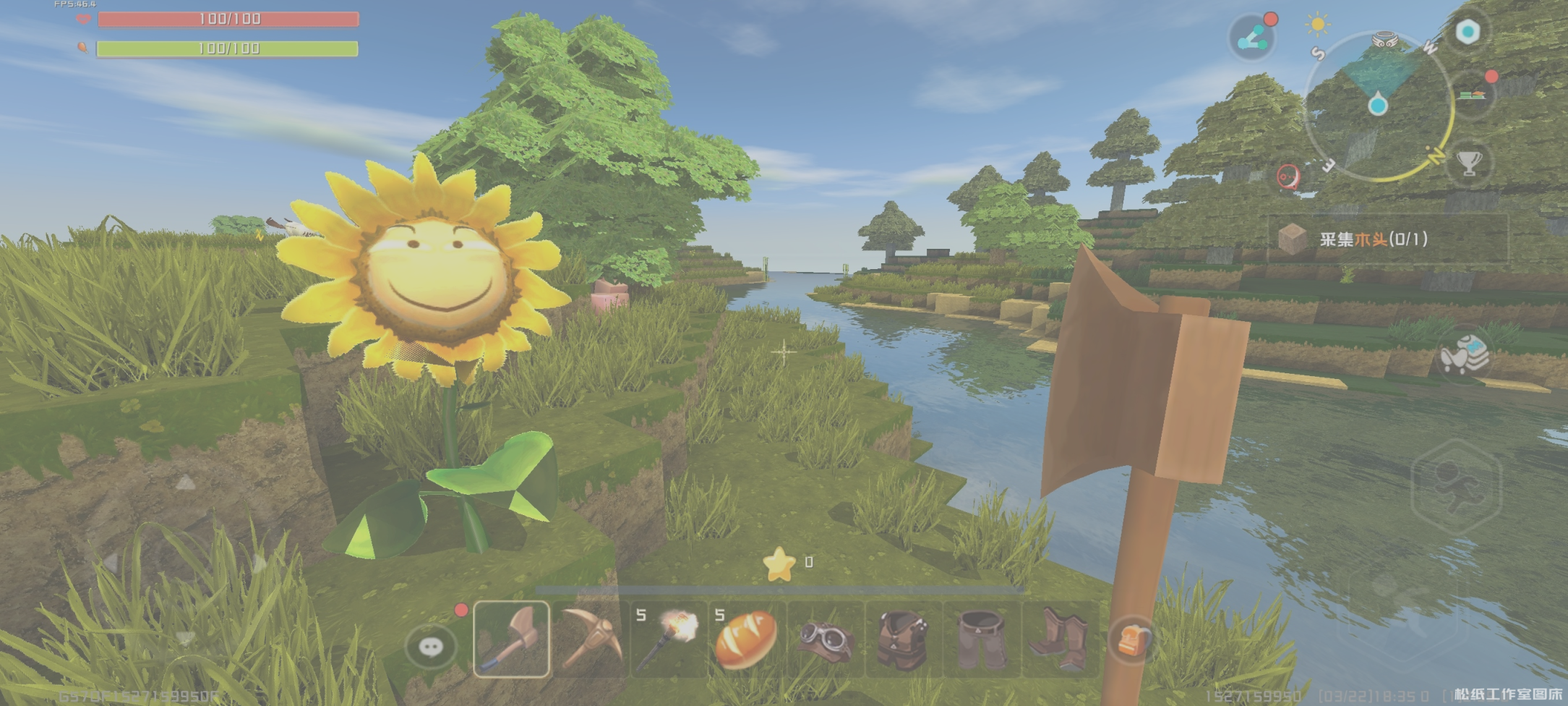
Task: Open the trophy achievements icon
Action: tap(1469, 163)
